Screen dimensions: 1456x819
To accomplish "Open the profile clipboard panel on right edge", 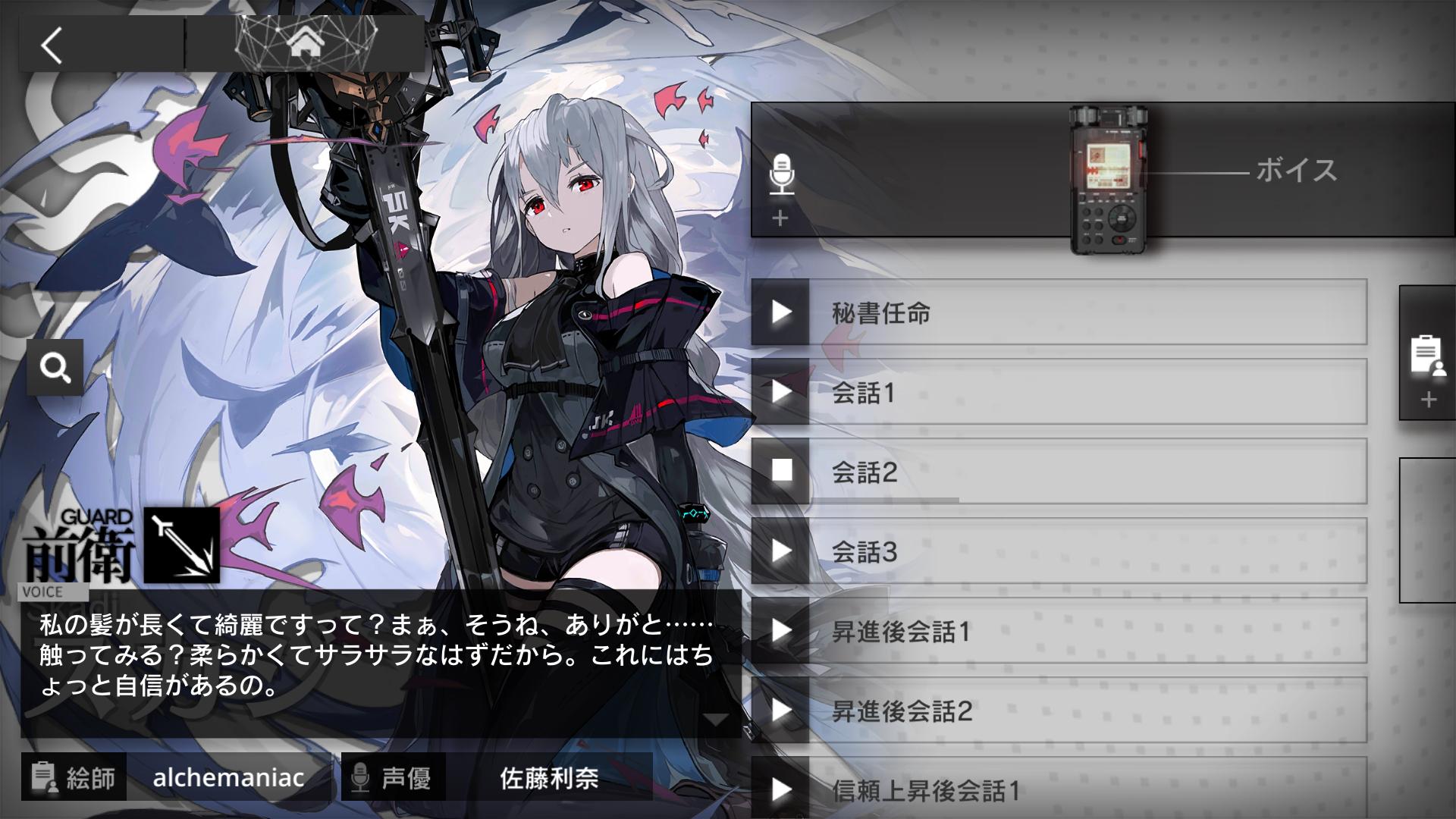I will 1426,356.
